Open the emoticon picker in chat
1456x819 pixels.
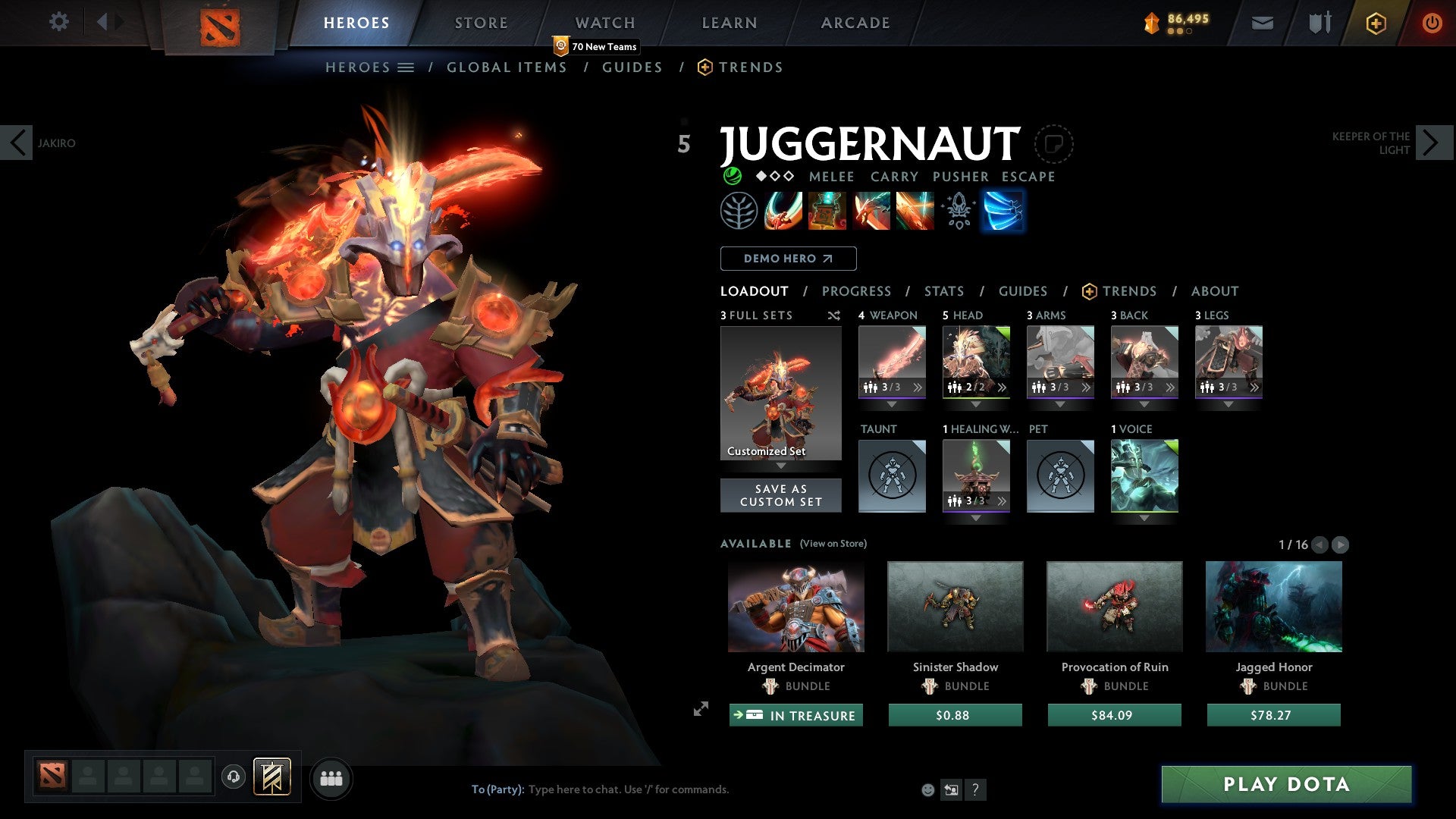pos(927,789)
